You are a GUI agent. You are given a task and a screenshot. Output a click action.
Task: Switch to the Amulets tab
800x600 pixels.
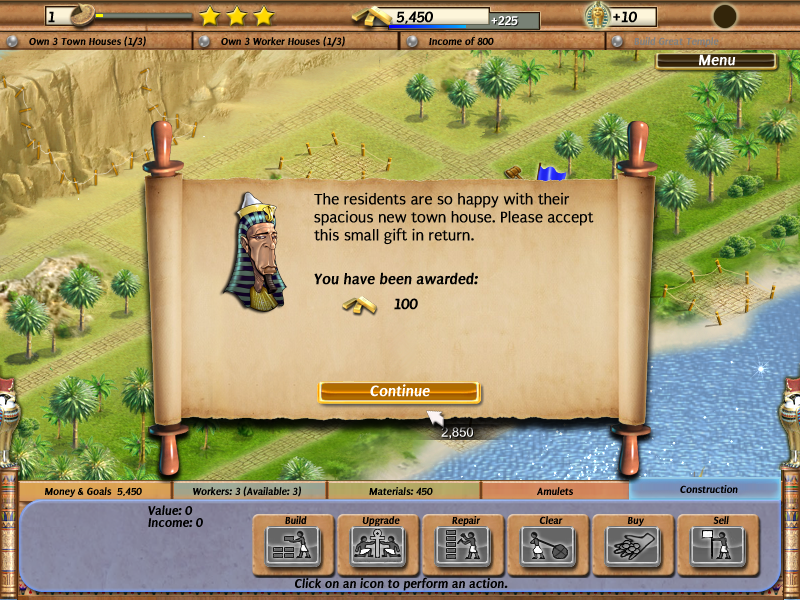point(555,491)
